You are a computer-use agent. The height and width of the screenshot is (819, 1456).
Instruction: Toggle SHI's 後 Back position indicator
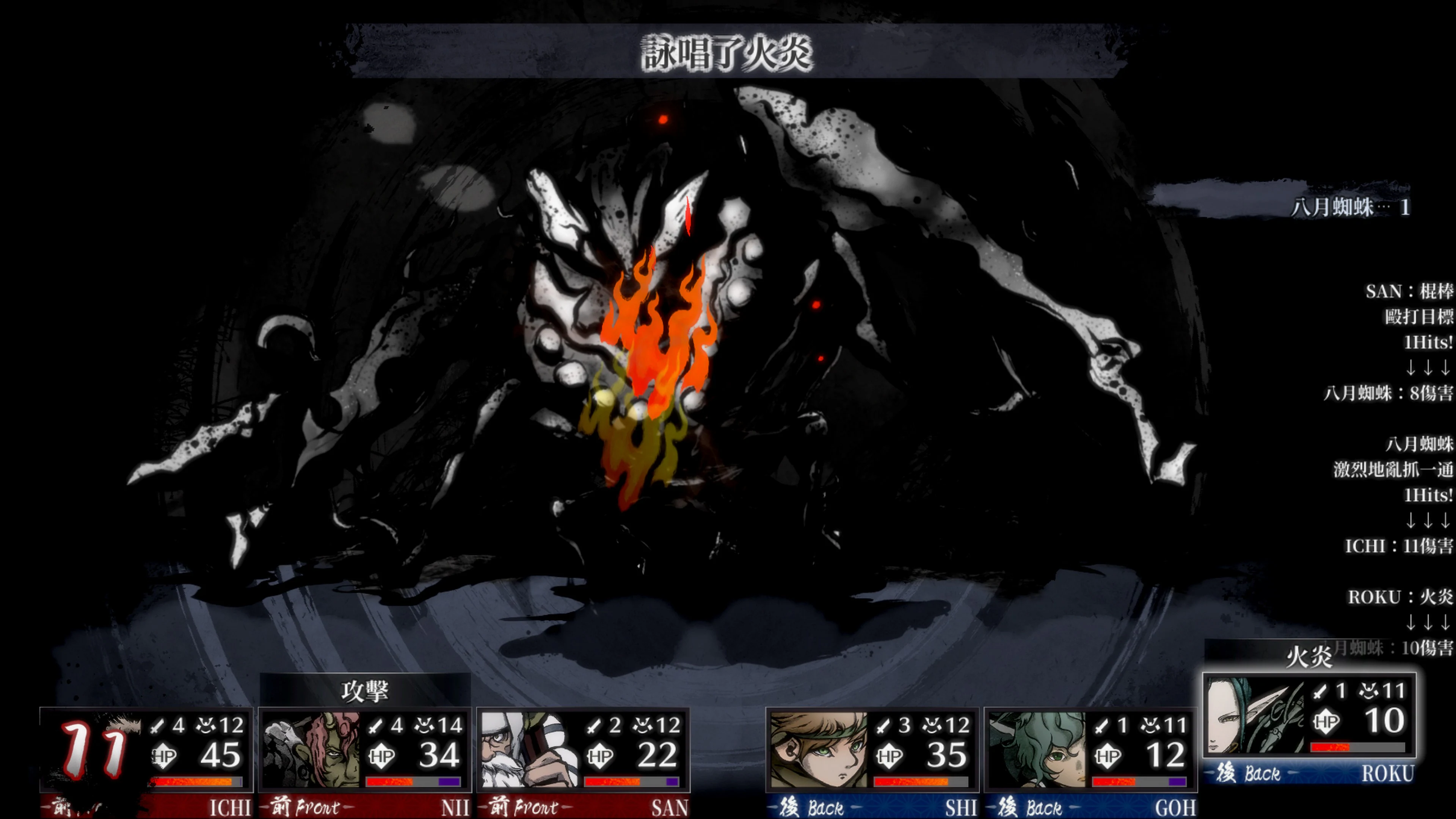click(811, 807)
